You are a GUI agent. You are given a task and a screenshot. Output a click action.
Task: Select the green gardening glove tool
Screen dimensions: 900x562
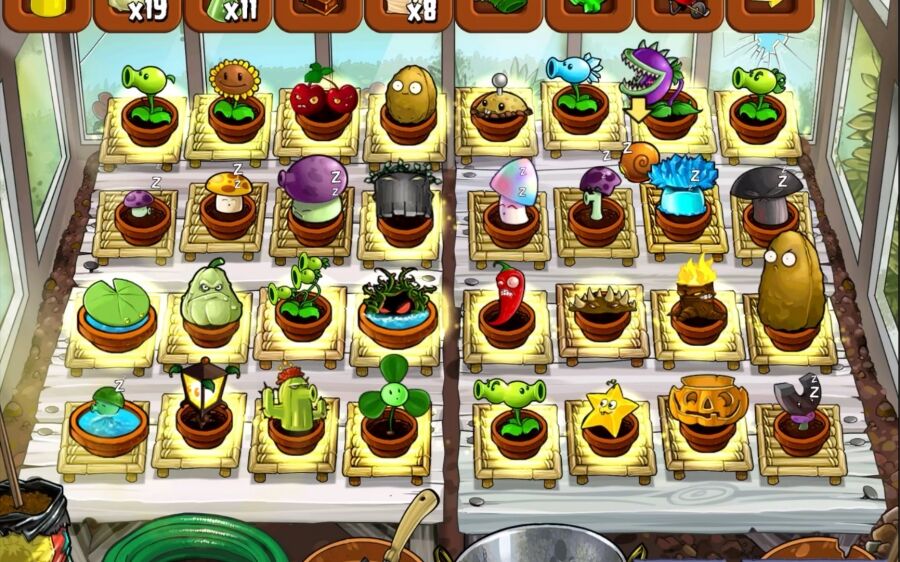coord(499,12)
